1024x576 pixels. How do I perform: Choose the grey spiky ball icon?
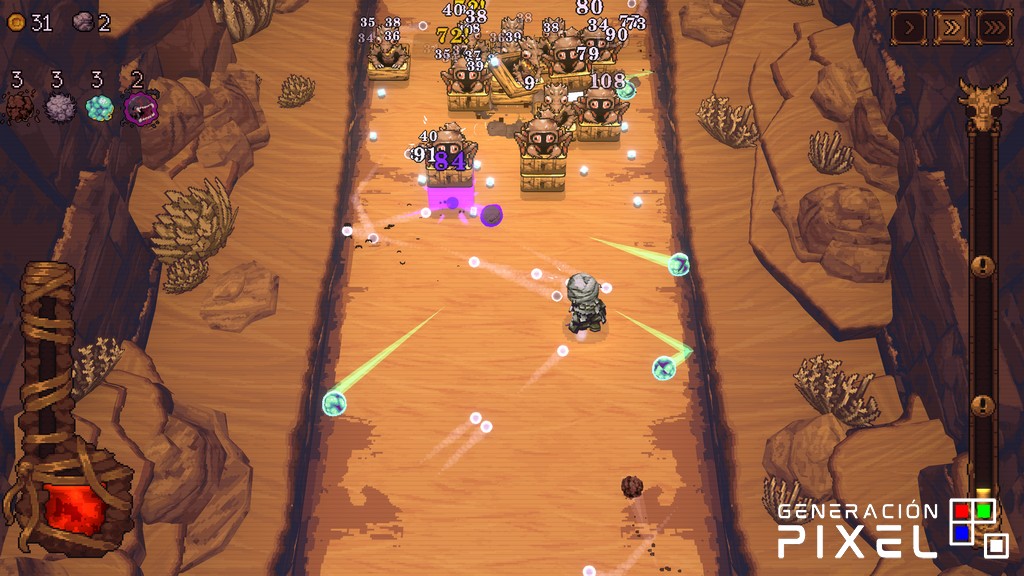pos(60,106)
